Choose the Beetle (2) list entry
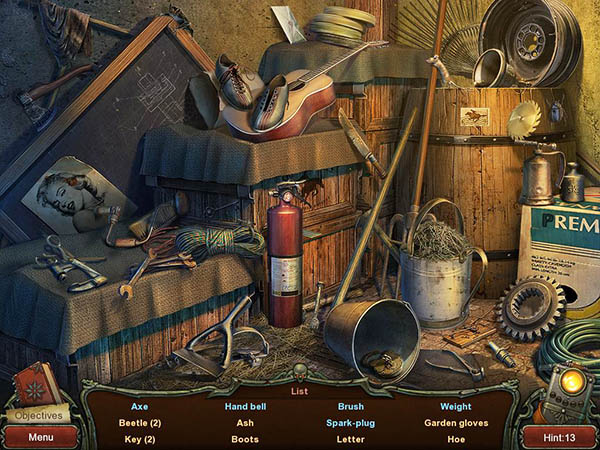This screenshot has width=600, height=450. coord(140,423)
